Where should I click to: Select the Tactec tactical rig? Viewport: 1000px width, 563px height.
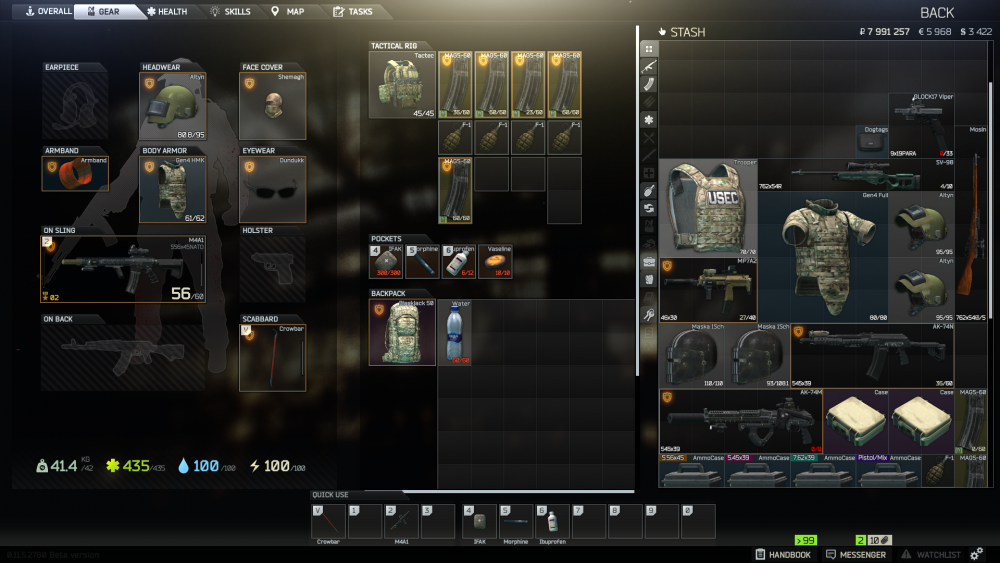pyautogui.click(x=402, y=85)
